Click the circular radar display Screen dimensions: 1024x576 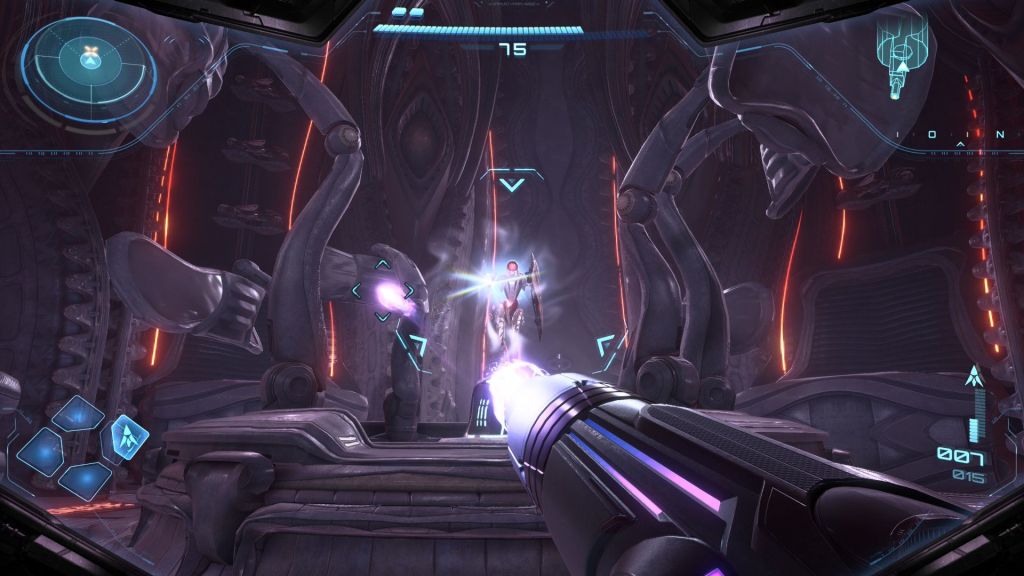pos(91,61)
